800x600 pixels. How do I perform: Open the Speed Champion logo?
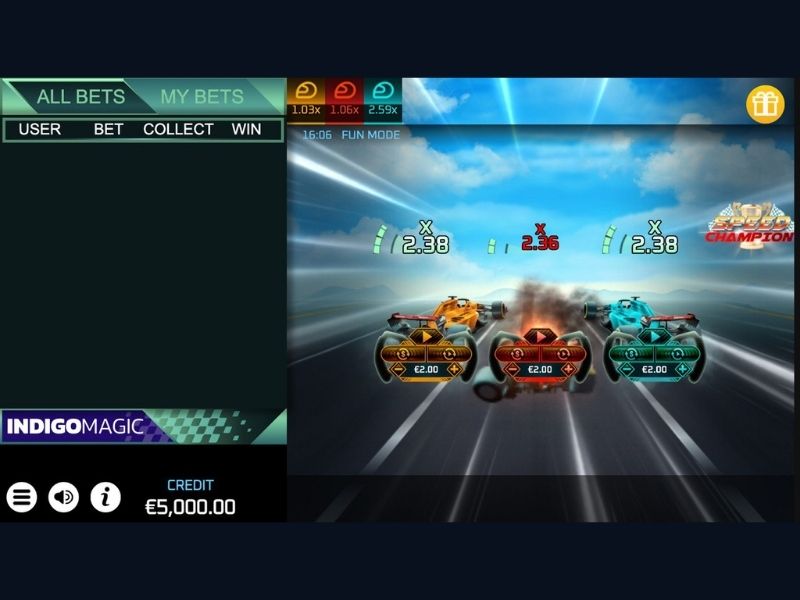tap(750, 227)
